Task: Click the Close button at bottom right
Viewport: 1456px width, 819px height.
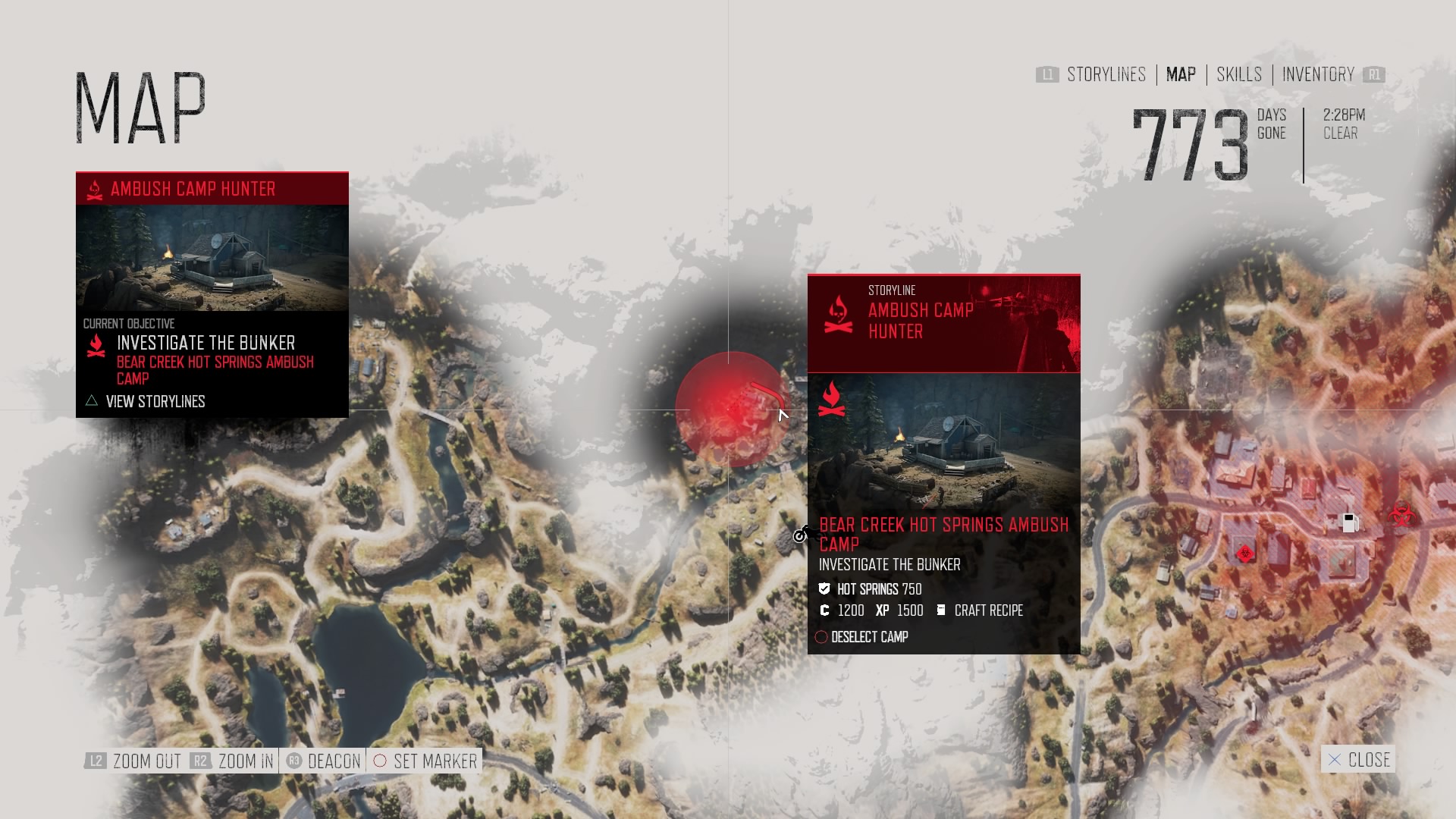Action: [x=1357, y=759]
